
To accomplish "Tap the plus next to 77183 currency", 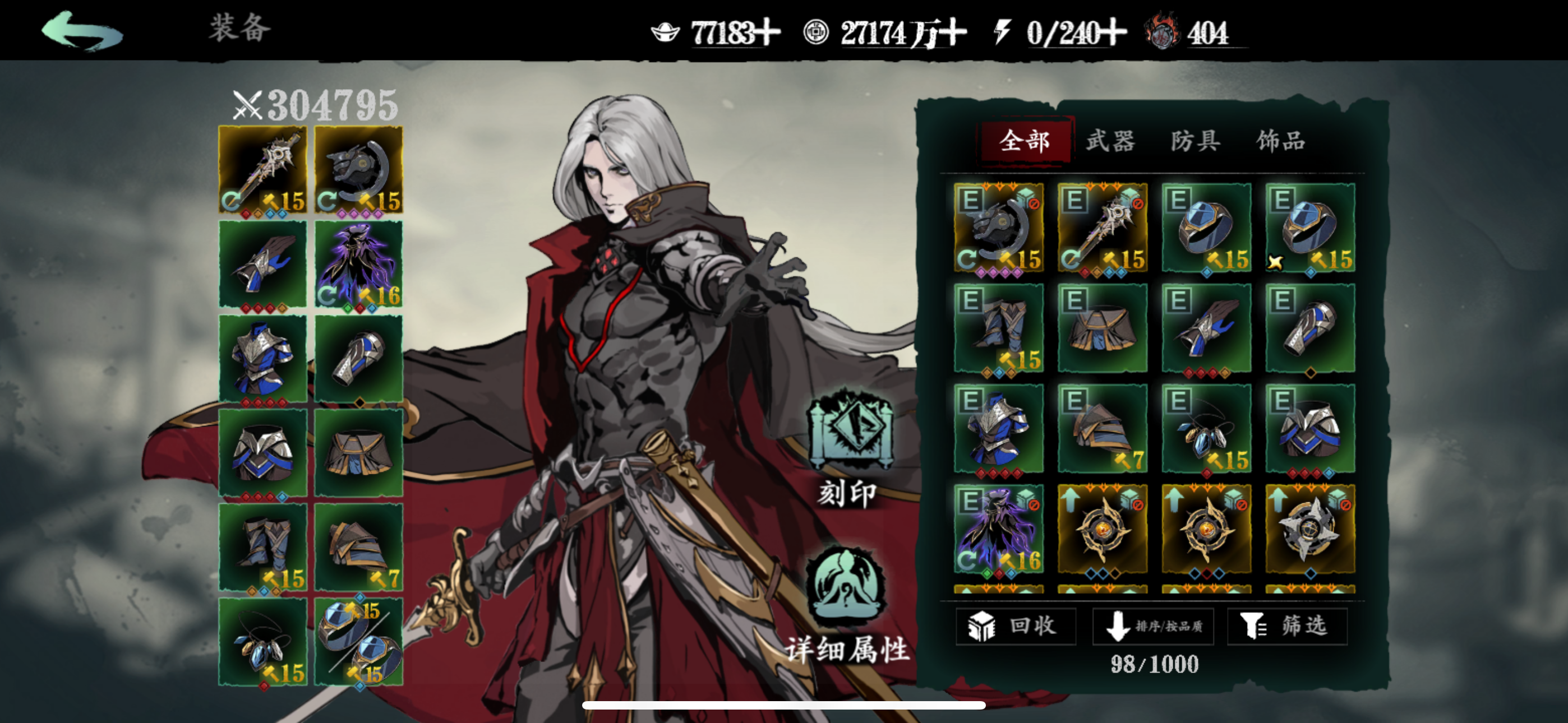I will pos(768,34).
